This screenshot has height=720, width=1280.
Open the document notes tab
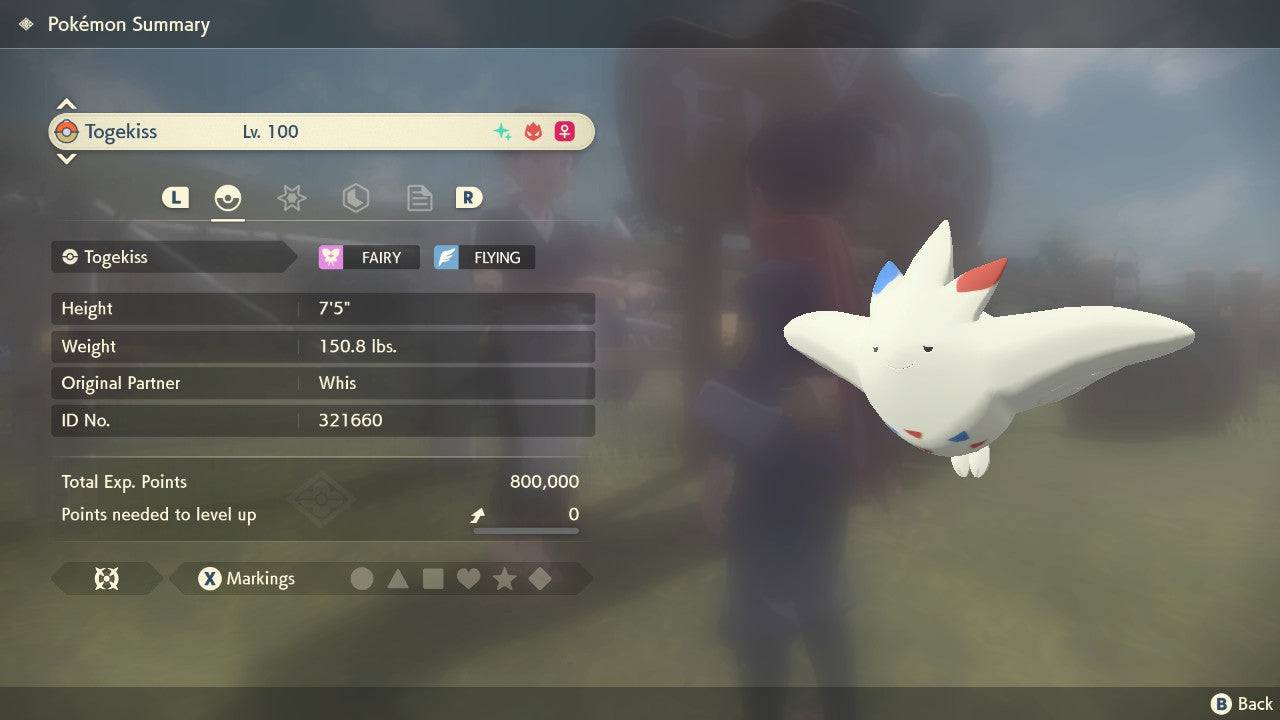419,198
